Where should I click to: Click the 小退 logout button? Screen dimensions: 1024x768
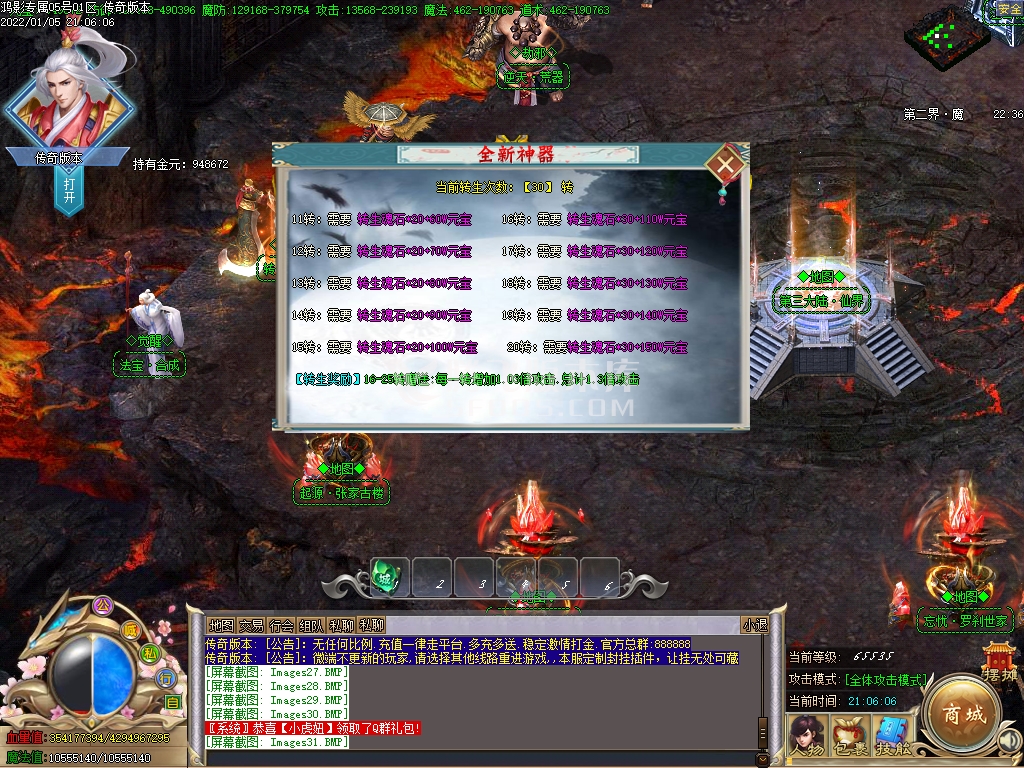coord(754,625)
